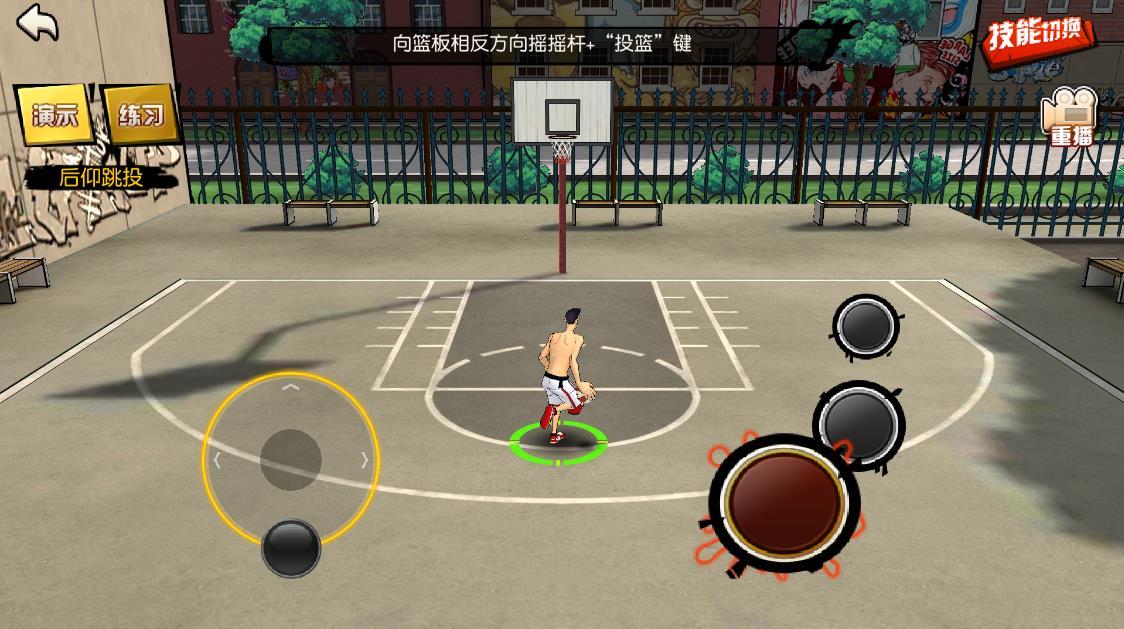Push the joystick's up arrow
1124x629 pixels.
(290, 386)
